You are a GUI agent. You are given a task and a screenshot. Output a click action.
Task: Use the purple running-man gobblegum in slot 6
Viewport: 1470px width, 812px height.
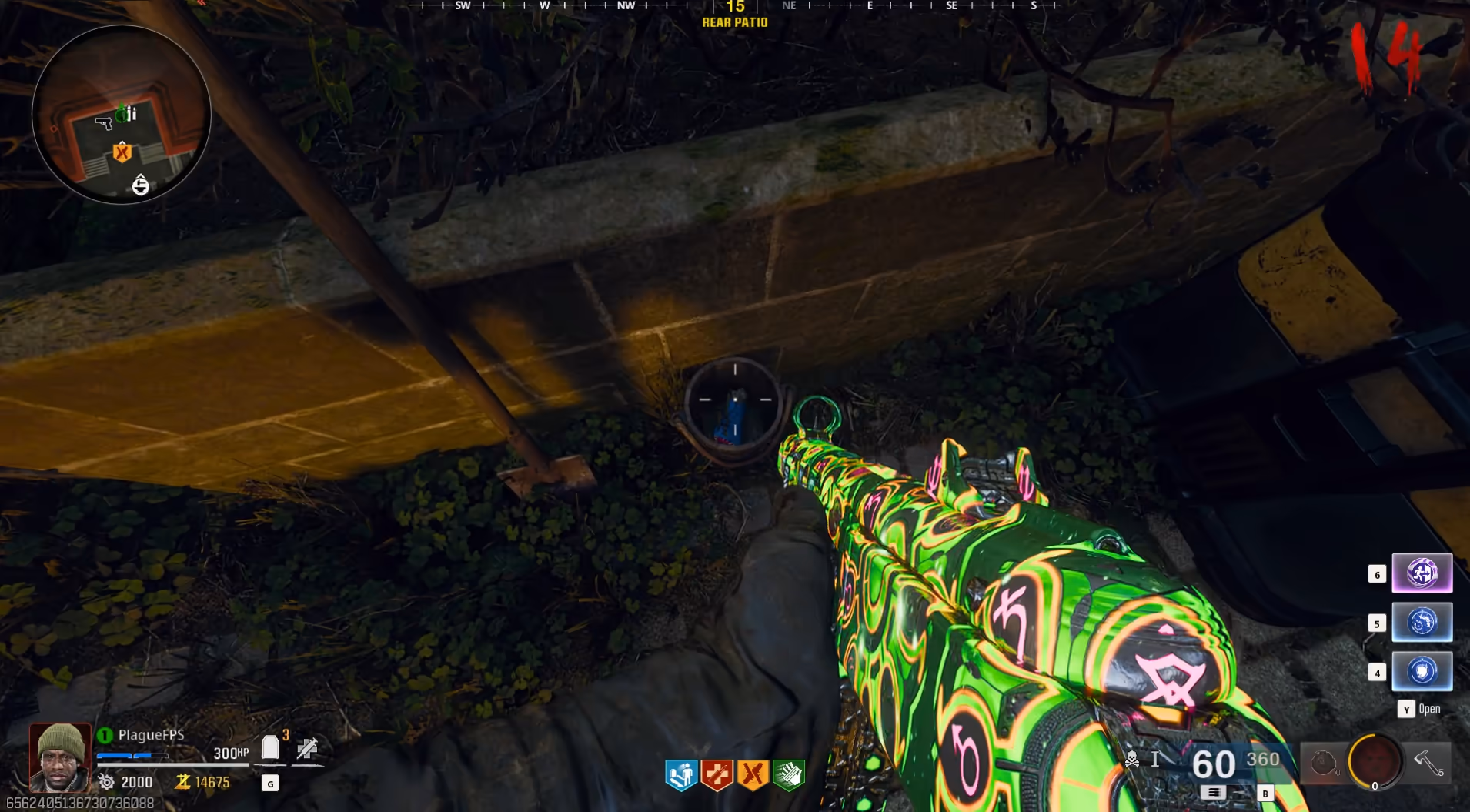(x=1422, y=573)
